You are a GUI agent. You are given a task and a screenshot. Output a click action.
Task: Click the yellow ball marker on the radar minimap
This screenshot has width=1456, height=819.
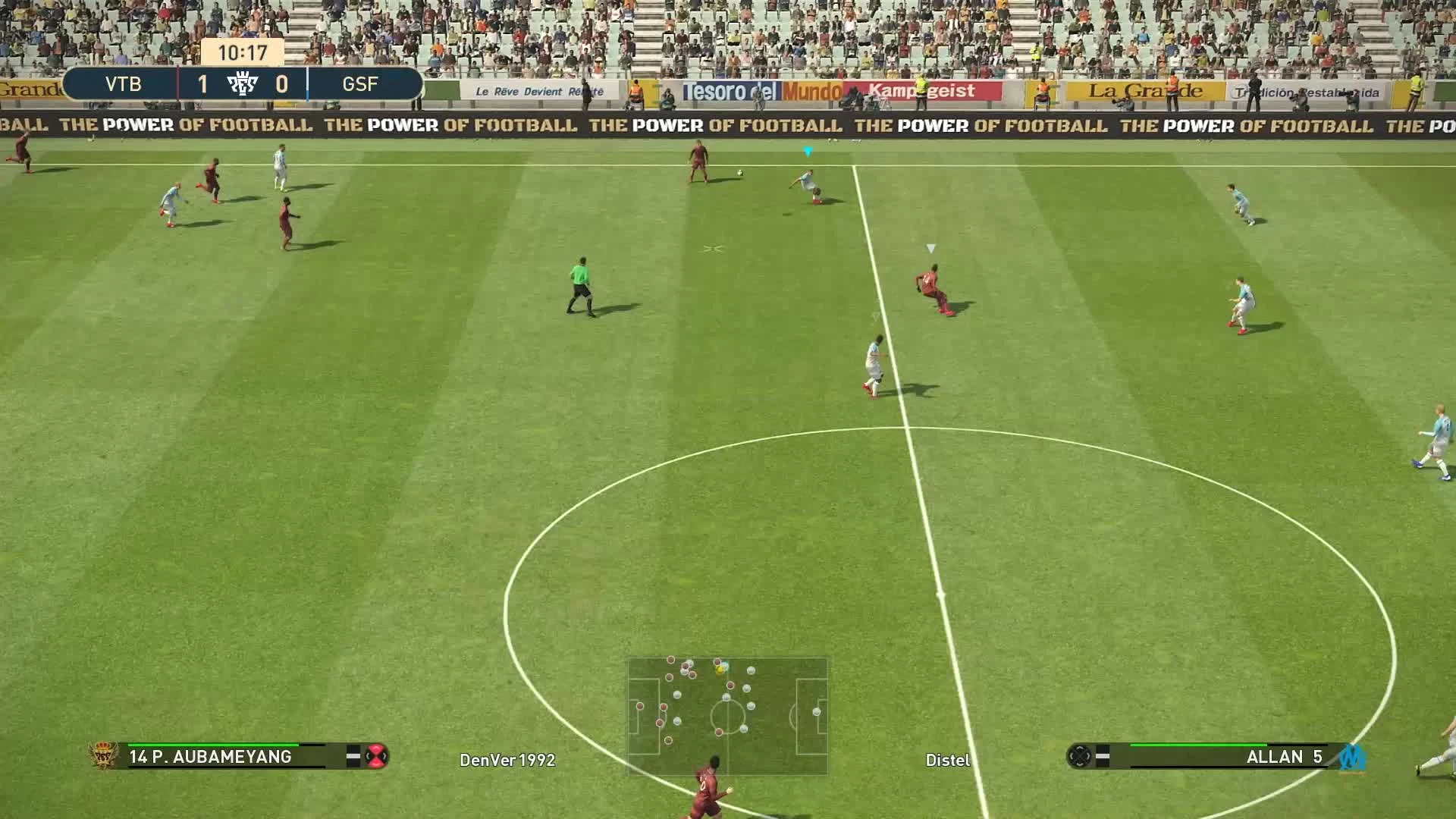718,670
